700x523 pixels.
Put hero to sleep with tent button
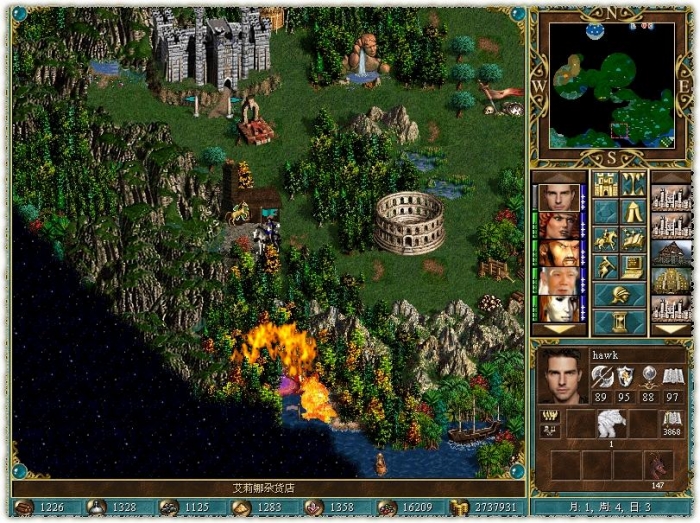pos(632,211)
